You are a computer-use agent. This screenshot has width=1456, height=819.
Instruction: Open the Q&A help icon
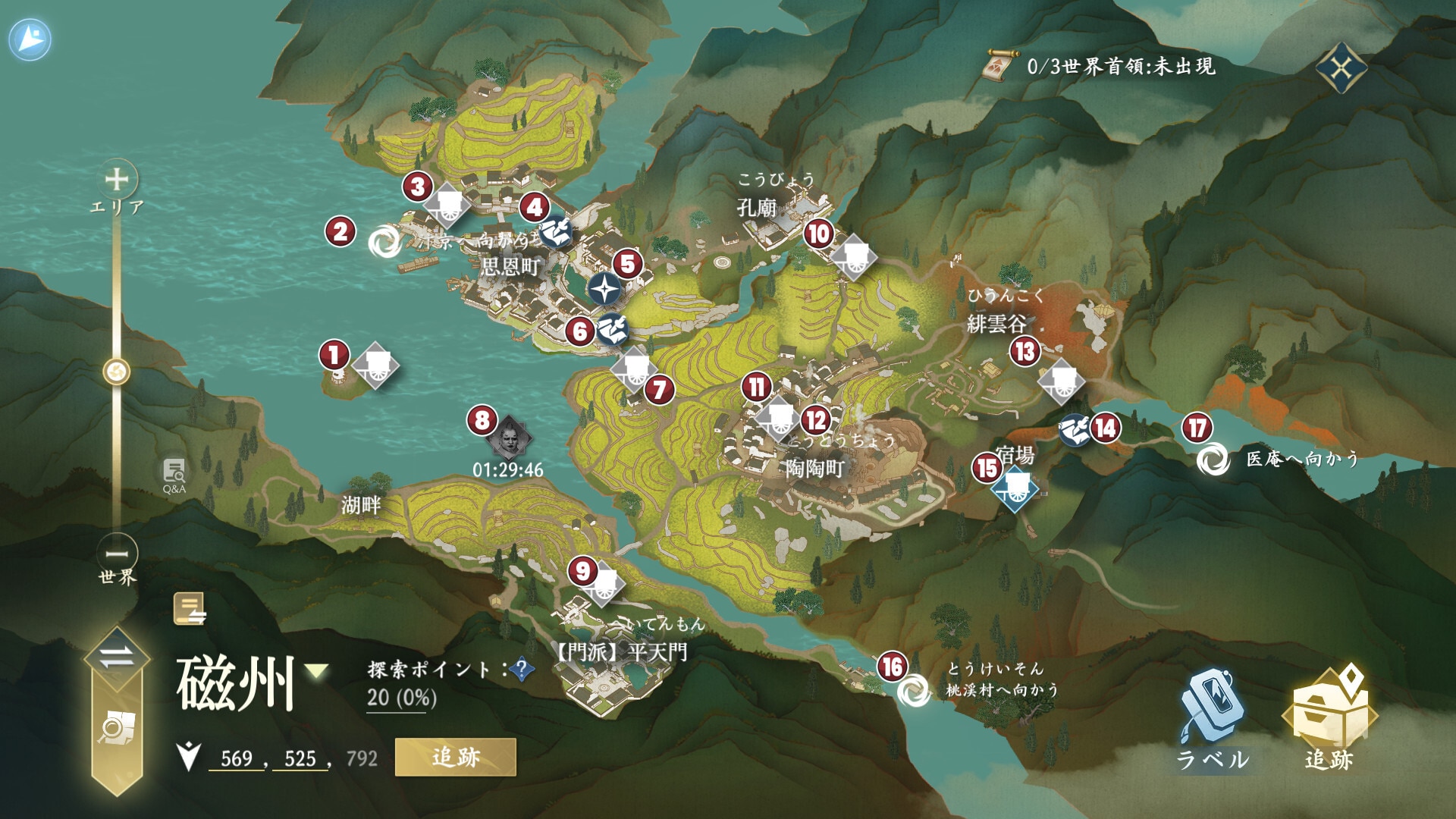point(174,474)
